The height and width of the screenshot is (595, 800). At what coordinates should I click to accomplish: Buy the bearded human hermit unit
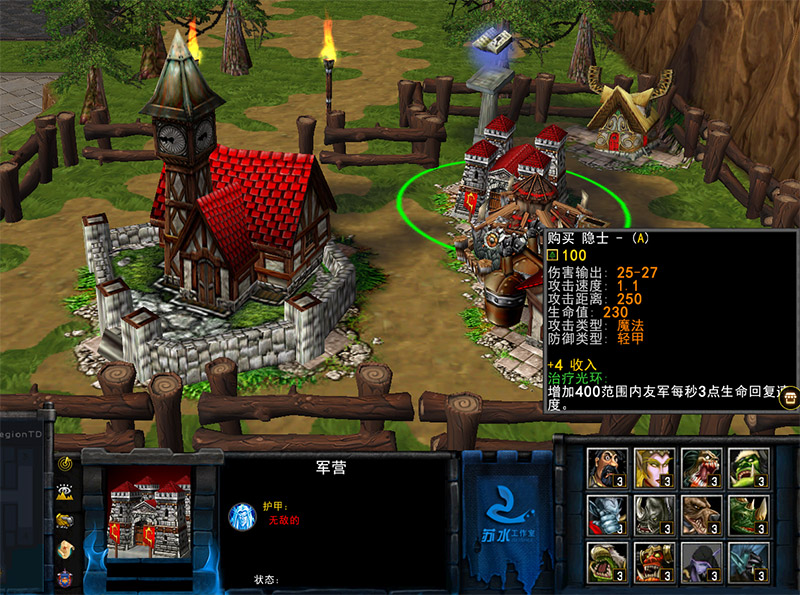(607, 467)
